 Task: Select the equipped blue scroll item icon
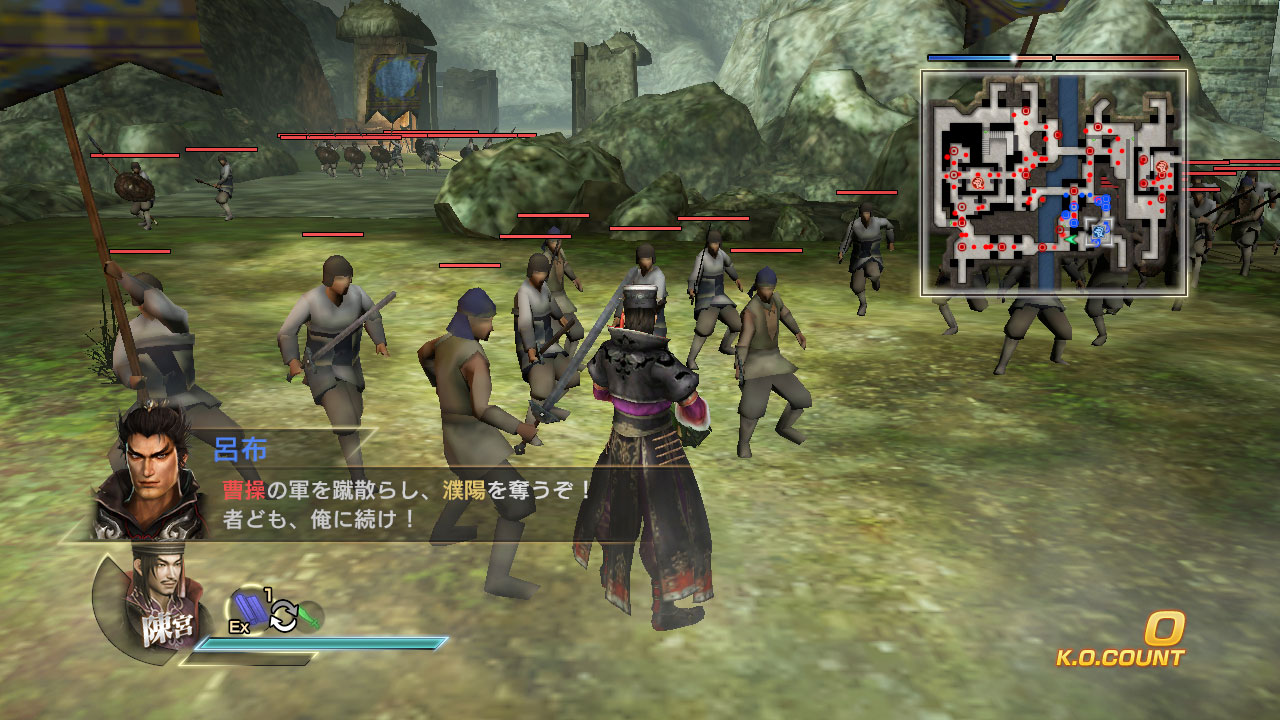(x=250, y=609)
